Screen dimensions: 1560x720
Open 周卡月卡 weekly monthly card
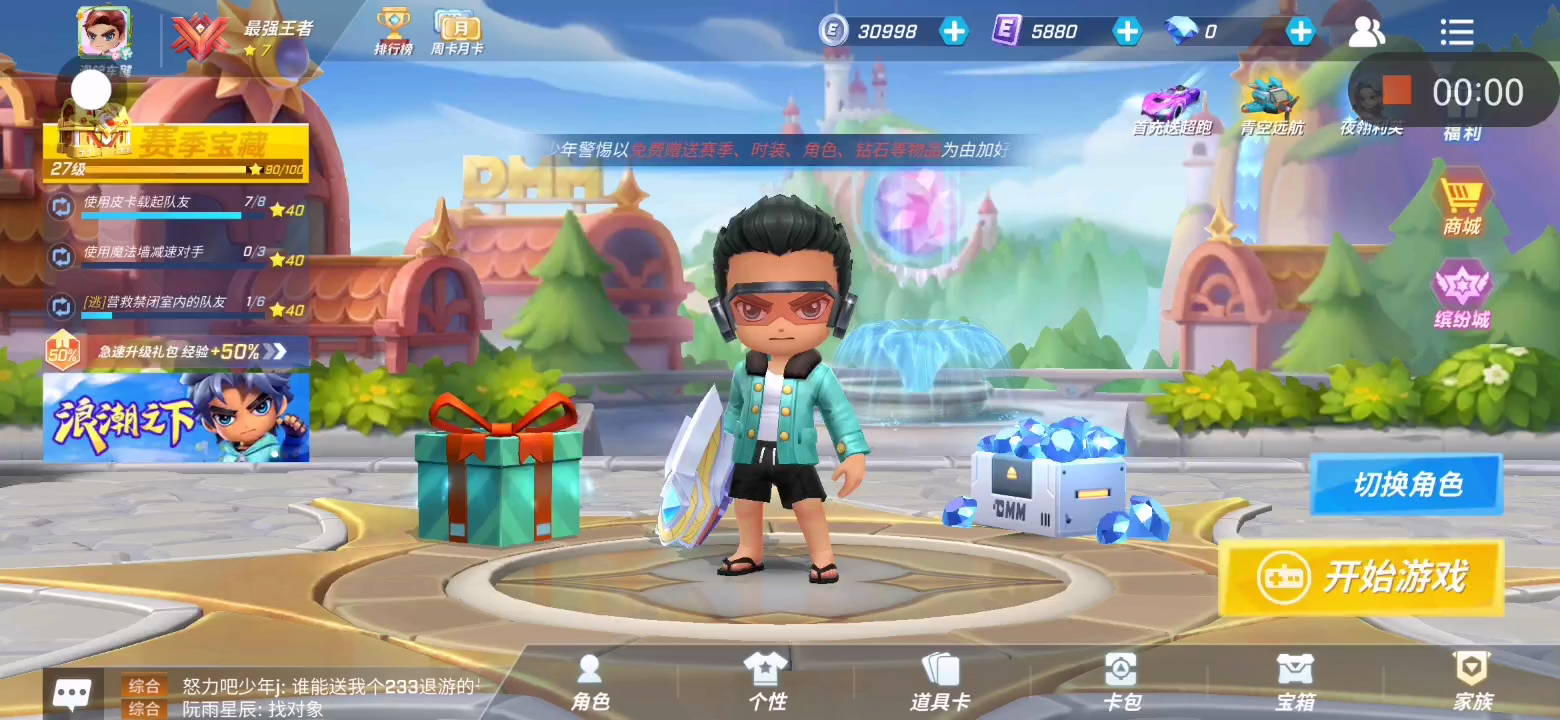[x=457, y=32]
